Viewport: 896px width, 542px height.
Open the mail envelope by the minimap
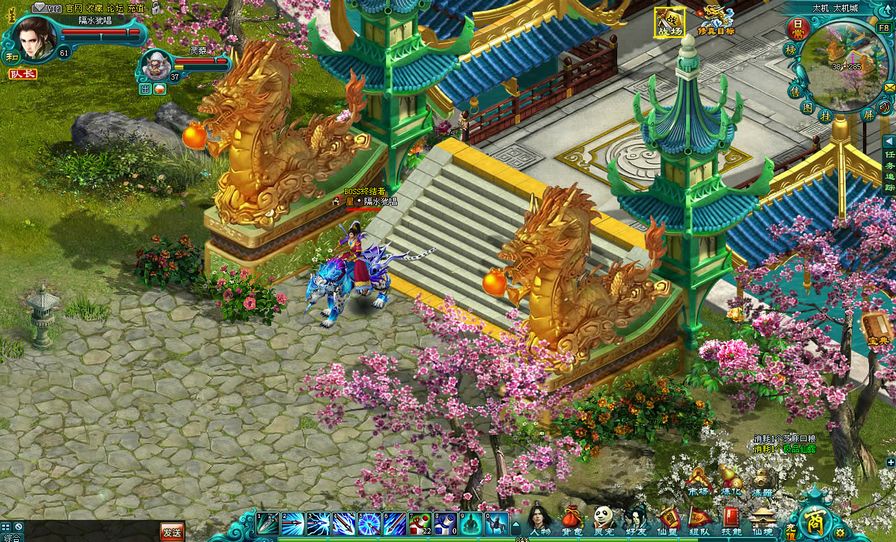pos(888,88)
